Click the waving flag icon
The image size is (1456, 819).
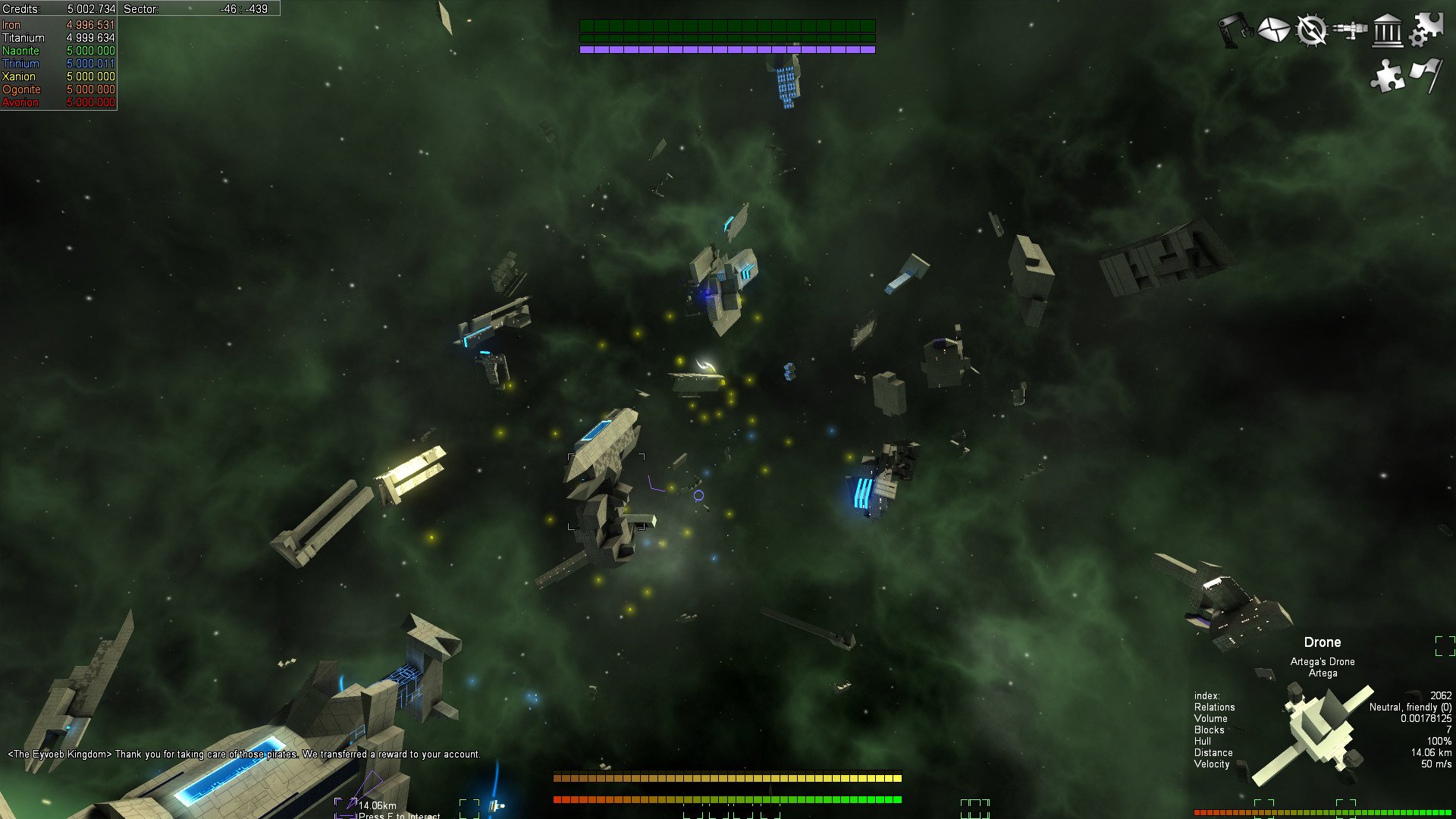tap(1426, 76)
